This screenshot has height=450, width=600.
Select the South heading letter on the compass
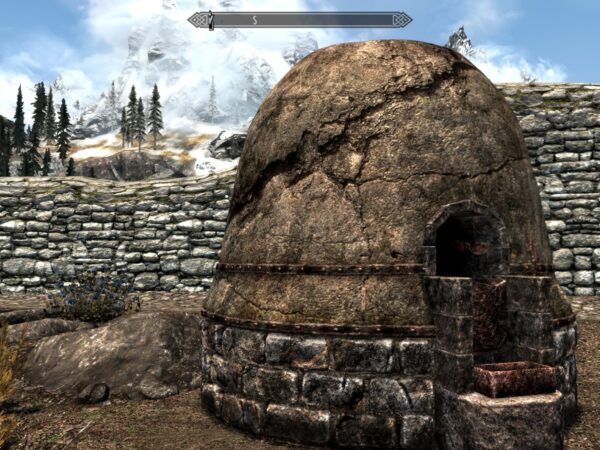pos(254,19)
